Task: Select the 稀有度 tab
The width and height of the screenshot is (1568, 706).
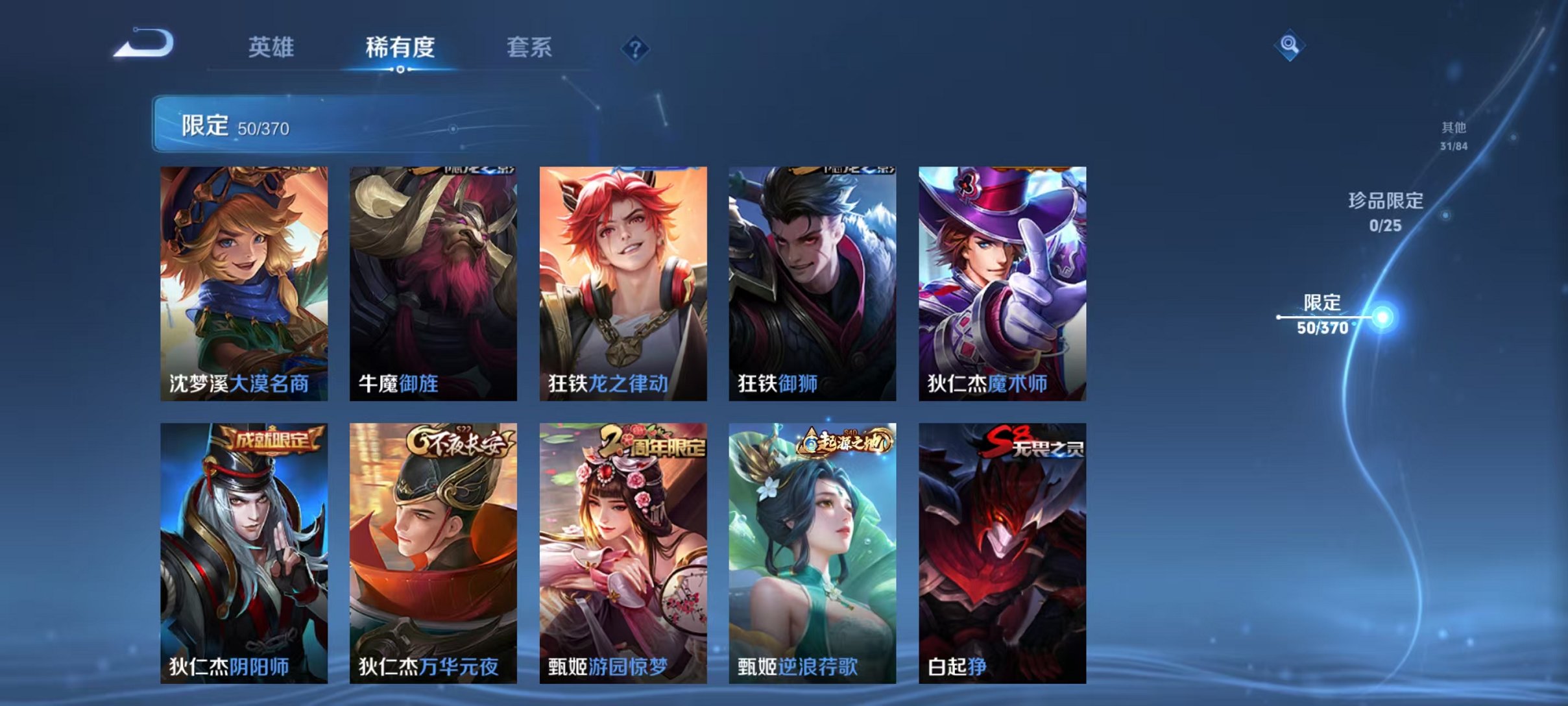Action: tap(400, 47)
